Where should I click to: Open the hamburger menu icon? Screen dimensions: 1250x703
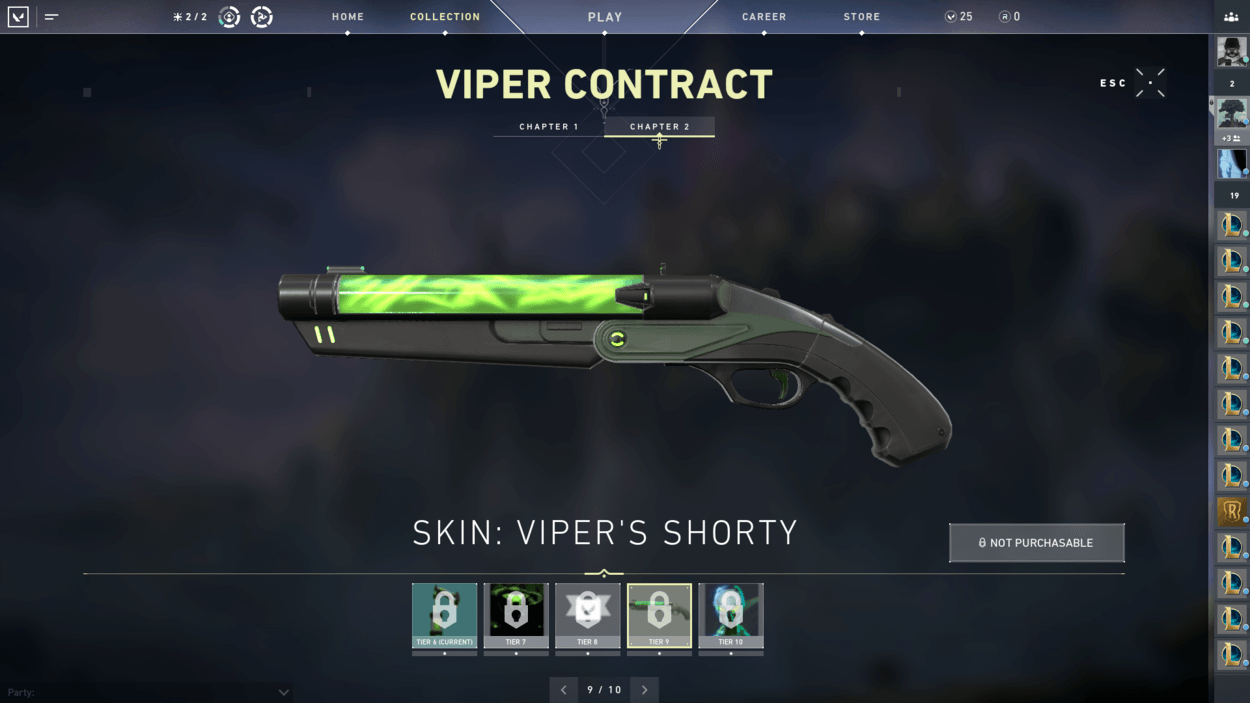pos(51,17)
